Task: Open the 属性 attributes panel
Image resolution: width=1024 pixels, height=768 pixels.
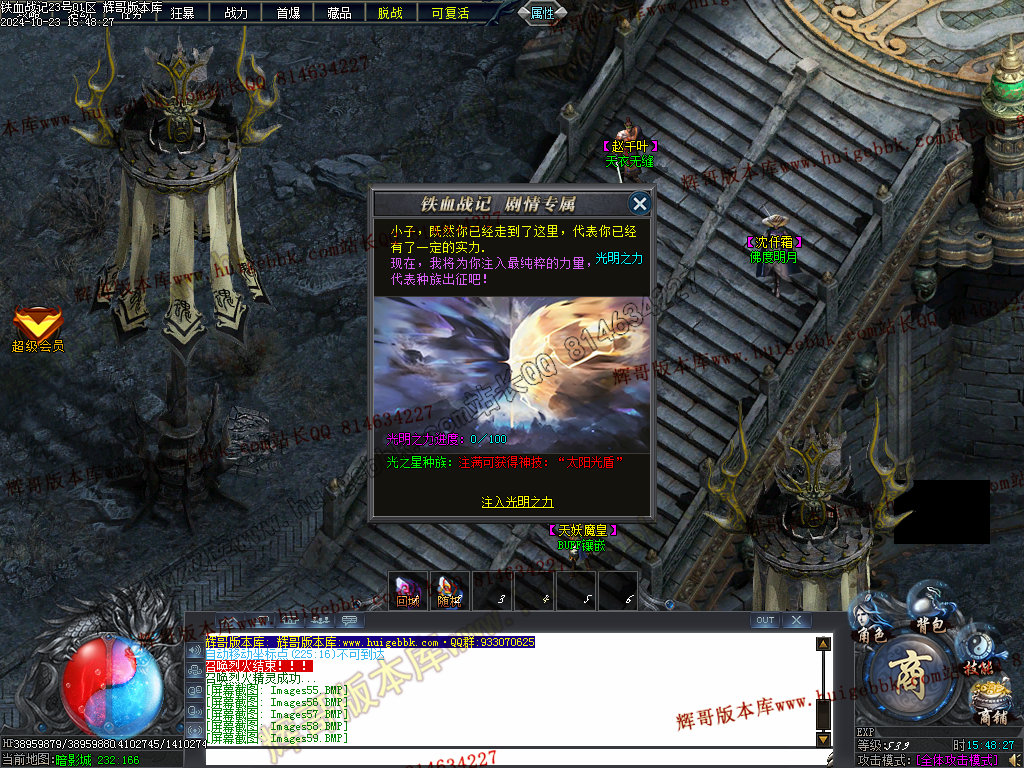Action: tap(543, 13)
